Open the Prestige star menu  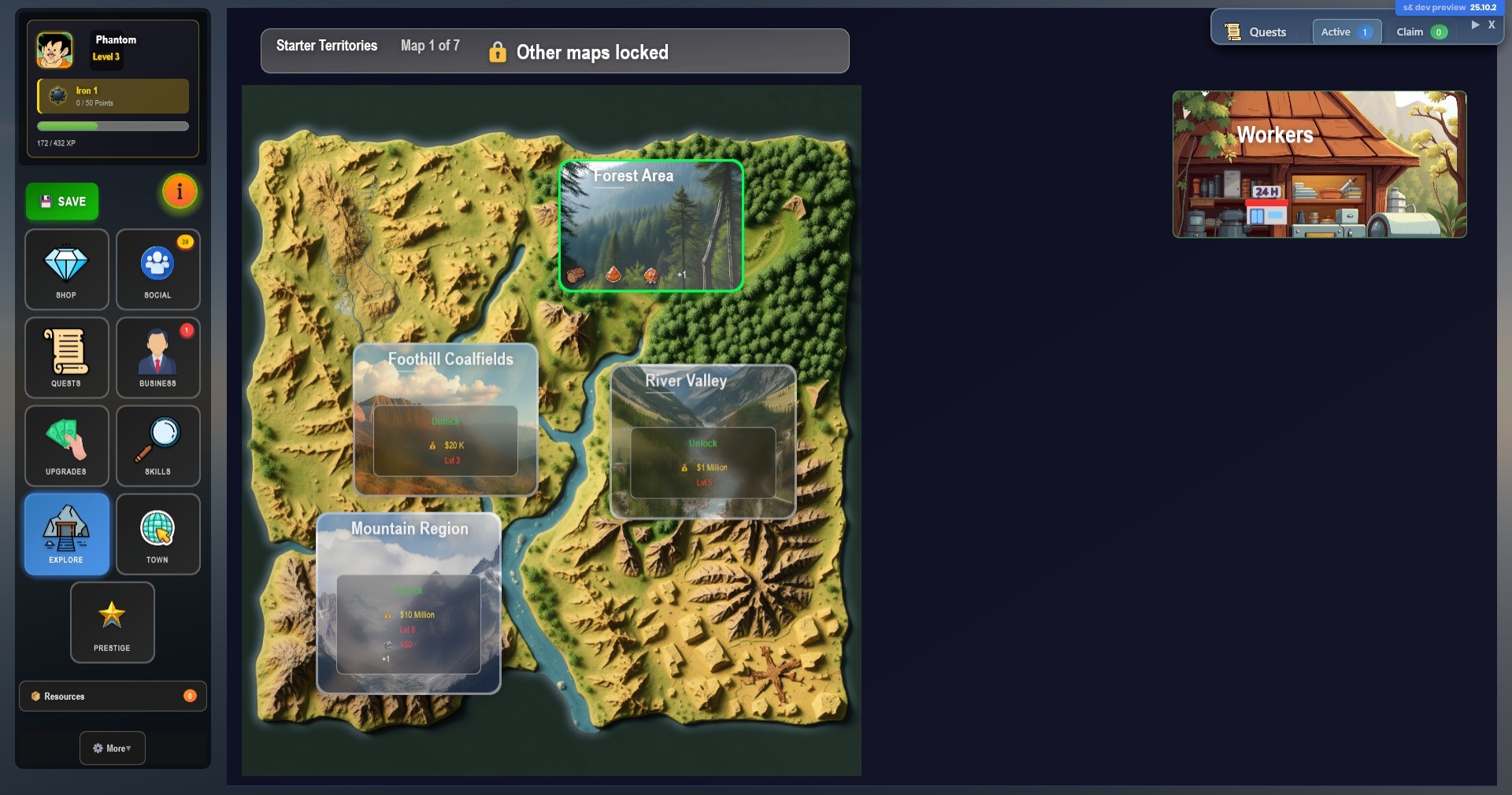click(x=112, y=622)
